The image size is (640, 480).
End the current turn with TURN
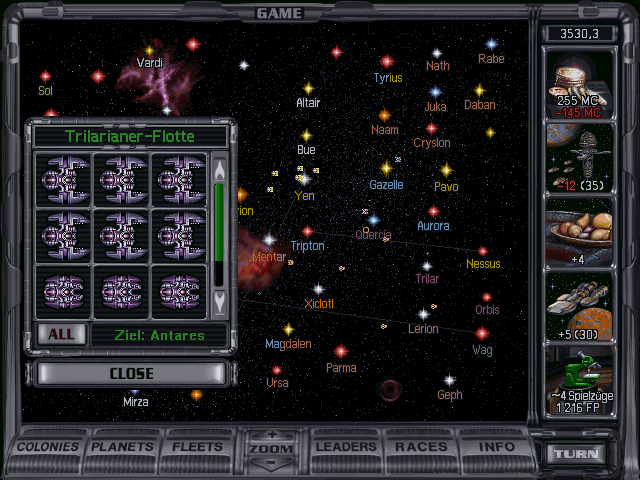[578, 453]
